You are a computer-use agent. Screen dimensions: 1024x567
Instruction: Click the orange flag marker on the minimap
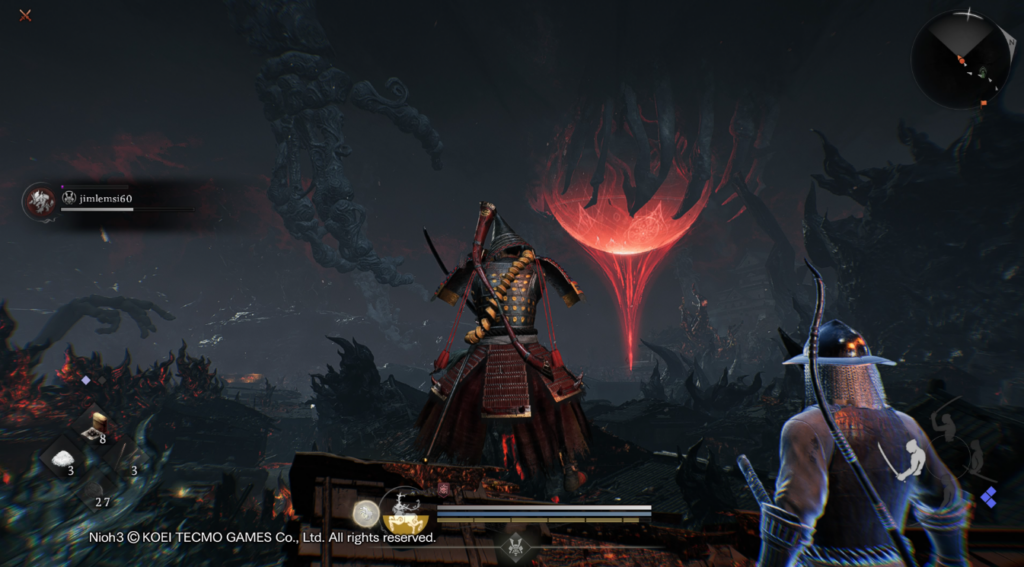[x=985, y=102]
